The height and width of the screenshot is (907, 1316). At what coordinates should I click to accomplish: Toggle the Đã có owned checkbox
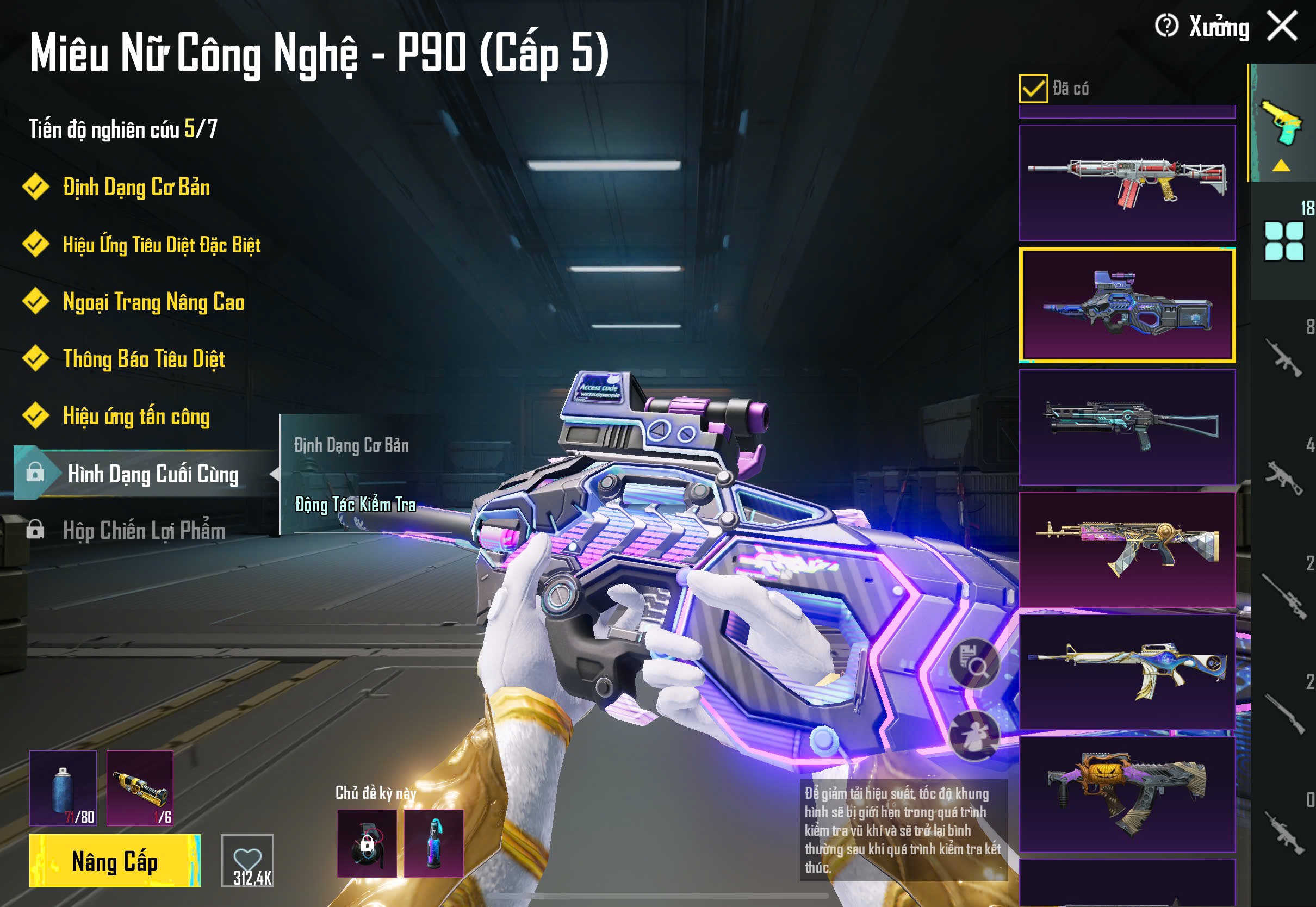point(1033,89)
